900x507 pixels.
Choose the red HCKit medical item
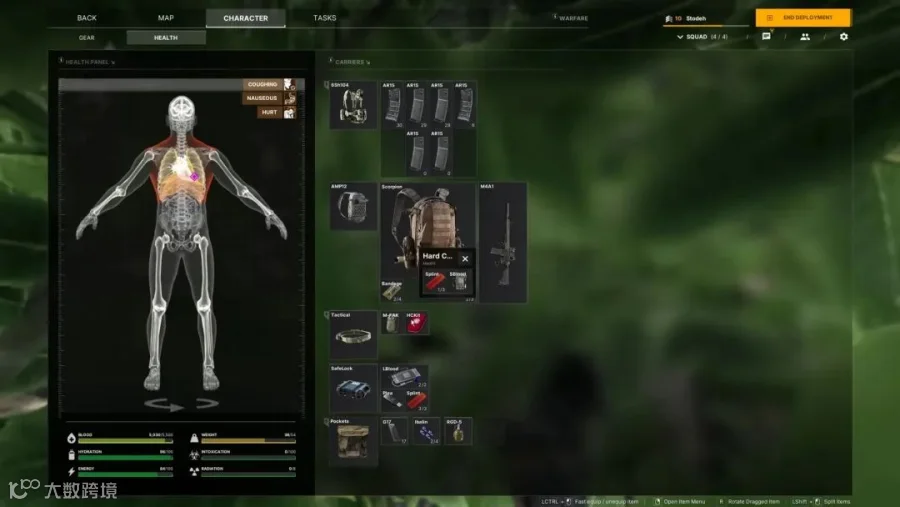click(x=415, y=323)
